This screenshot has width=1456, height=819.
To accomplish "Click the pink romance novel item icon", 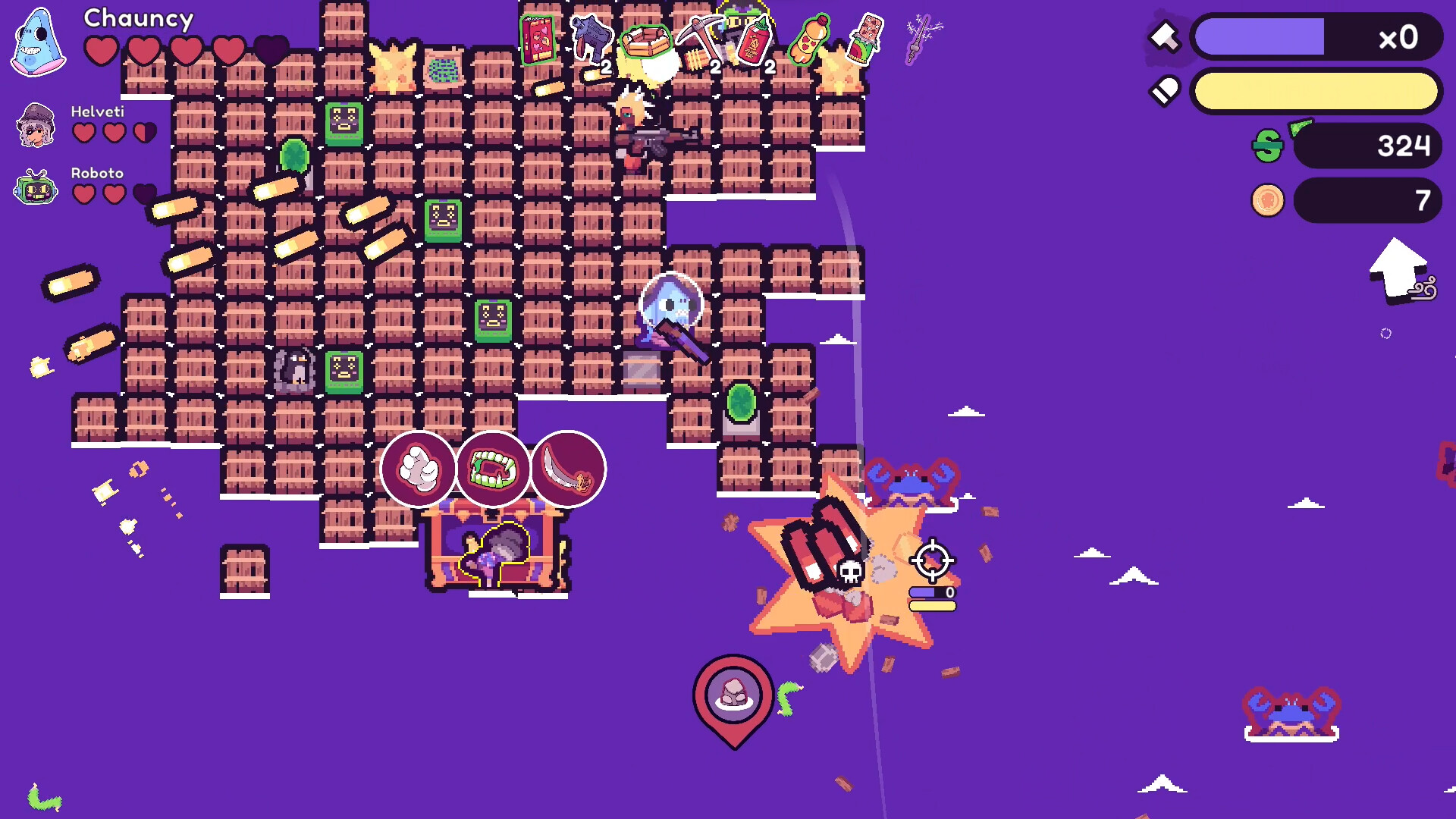I will coord(538,38).
